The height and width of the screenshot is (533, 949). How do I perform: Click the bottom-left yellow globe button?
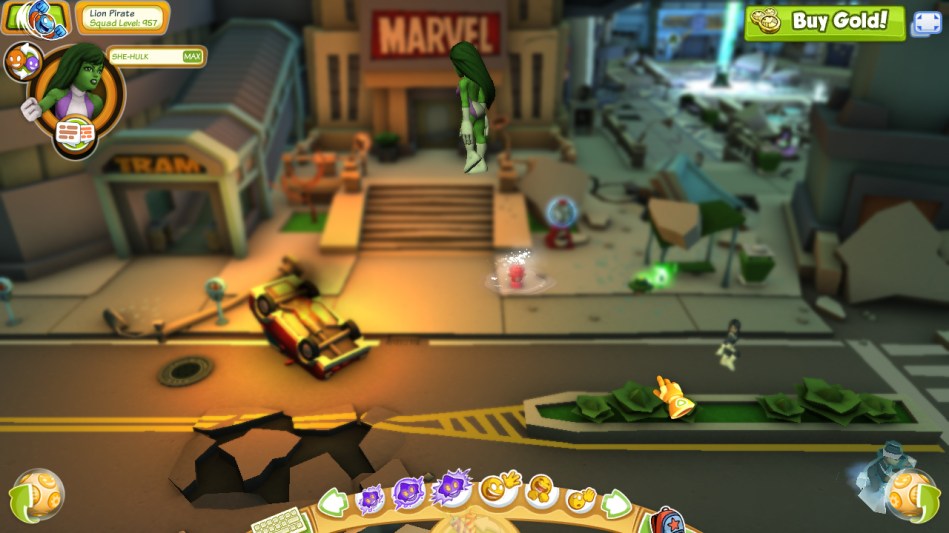point(38,496)
